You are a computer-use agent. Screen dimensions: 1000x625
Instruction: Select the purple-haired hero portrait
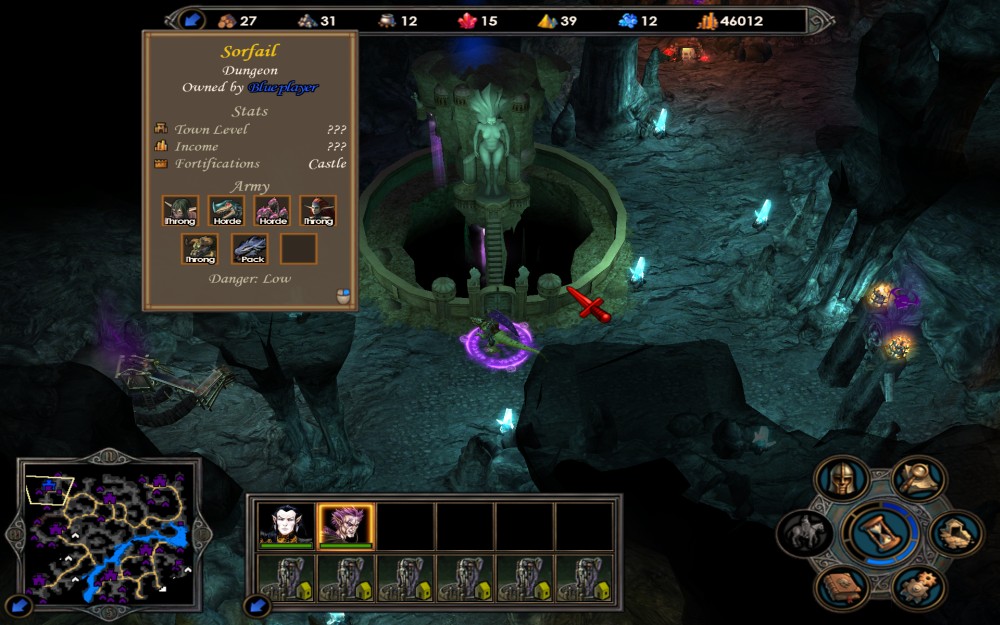click(345, 525)
